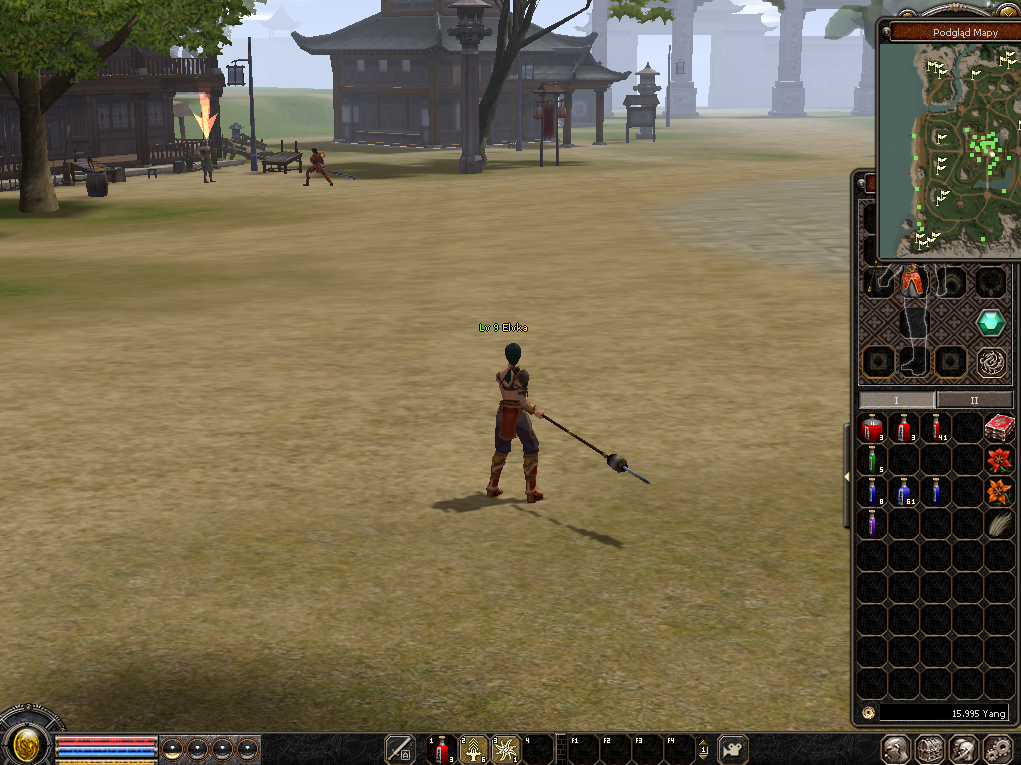Select the purple potion in inventory
Image resolution: width=1021 pixels, height=765 pixels.
872,523
